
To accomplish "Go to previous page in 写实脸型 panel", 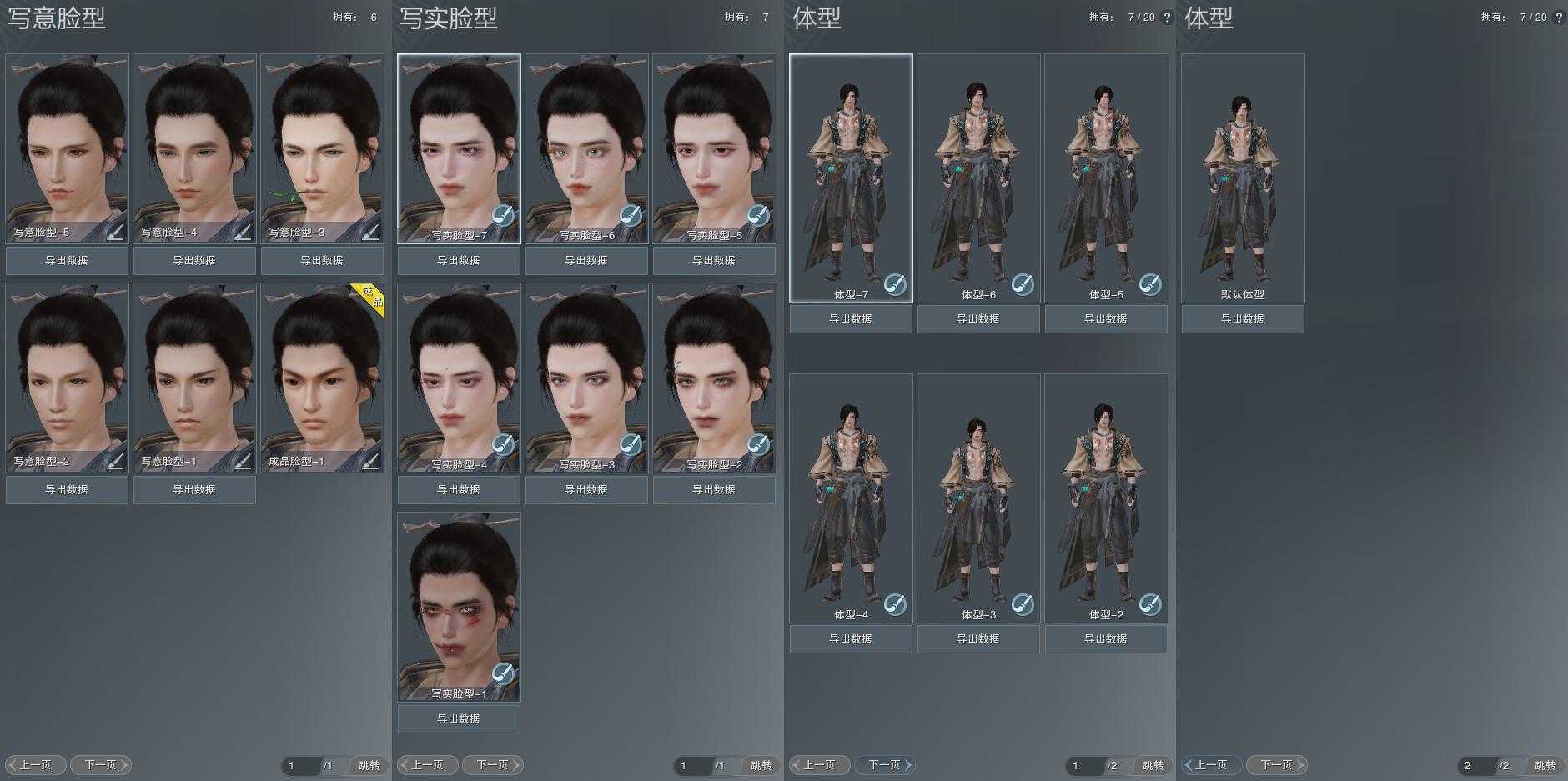I will tap(427, 765).
